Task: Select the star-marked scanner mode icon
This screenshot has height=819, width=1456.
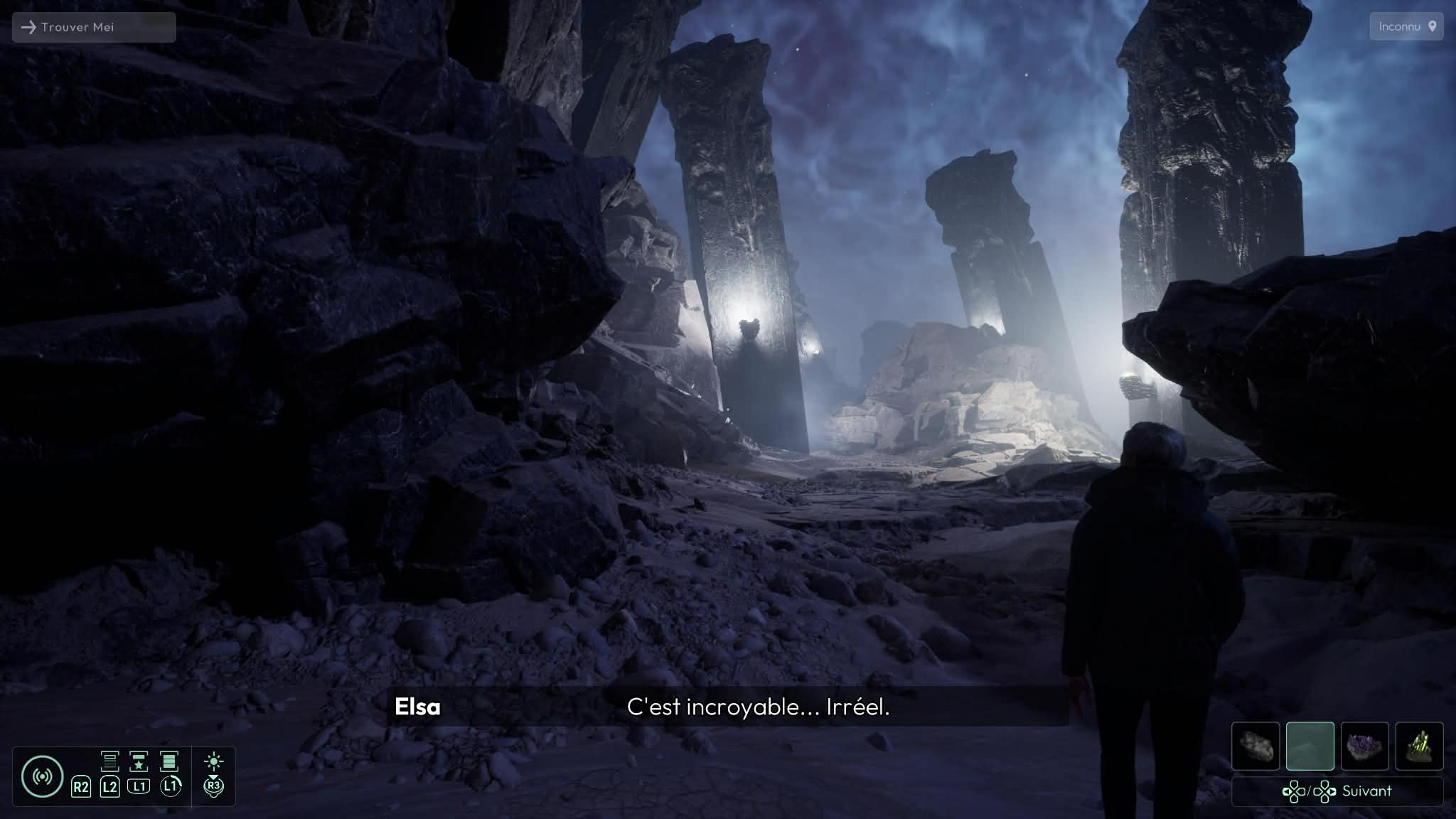Action: 139,761
